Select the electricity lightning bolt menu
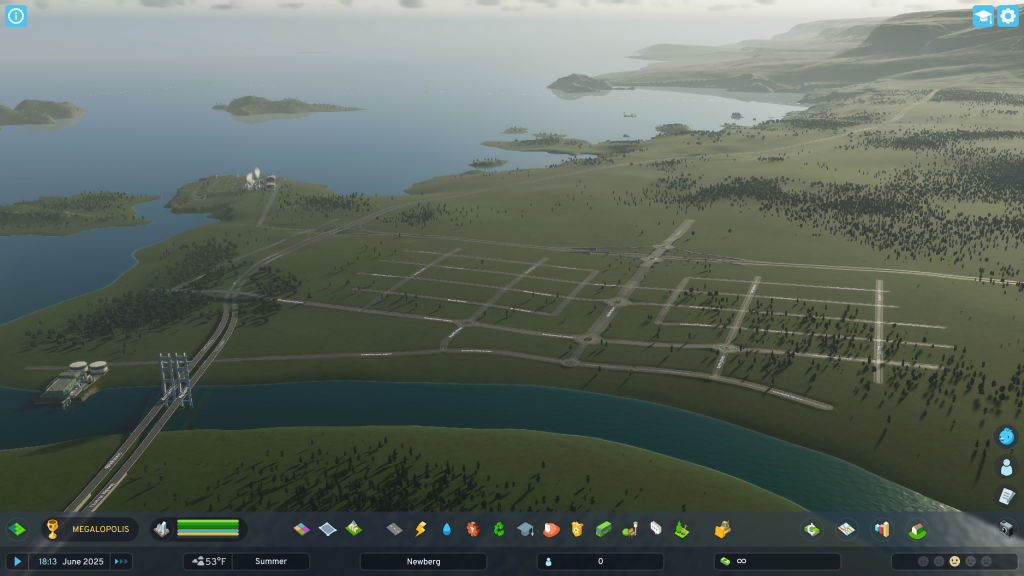This screenshot has height=576, width=1024. click(420, 529)
